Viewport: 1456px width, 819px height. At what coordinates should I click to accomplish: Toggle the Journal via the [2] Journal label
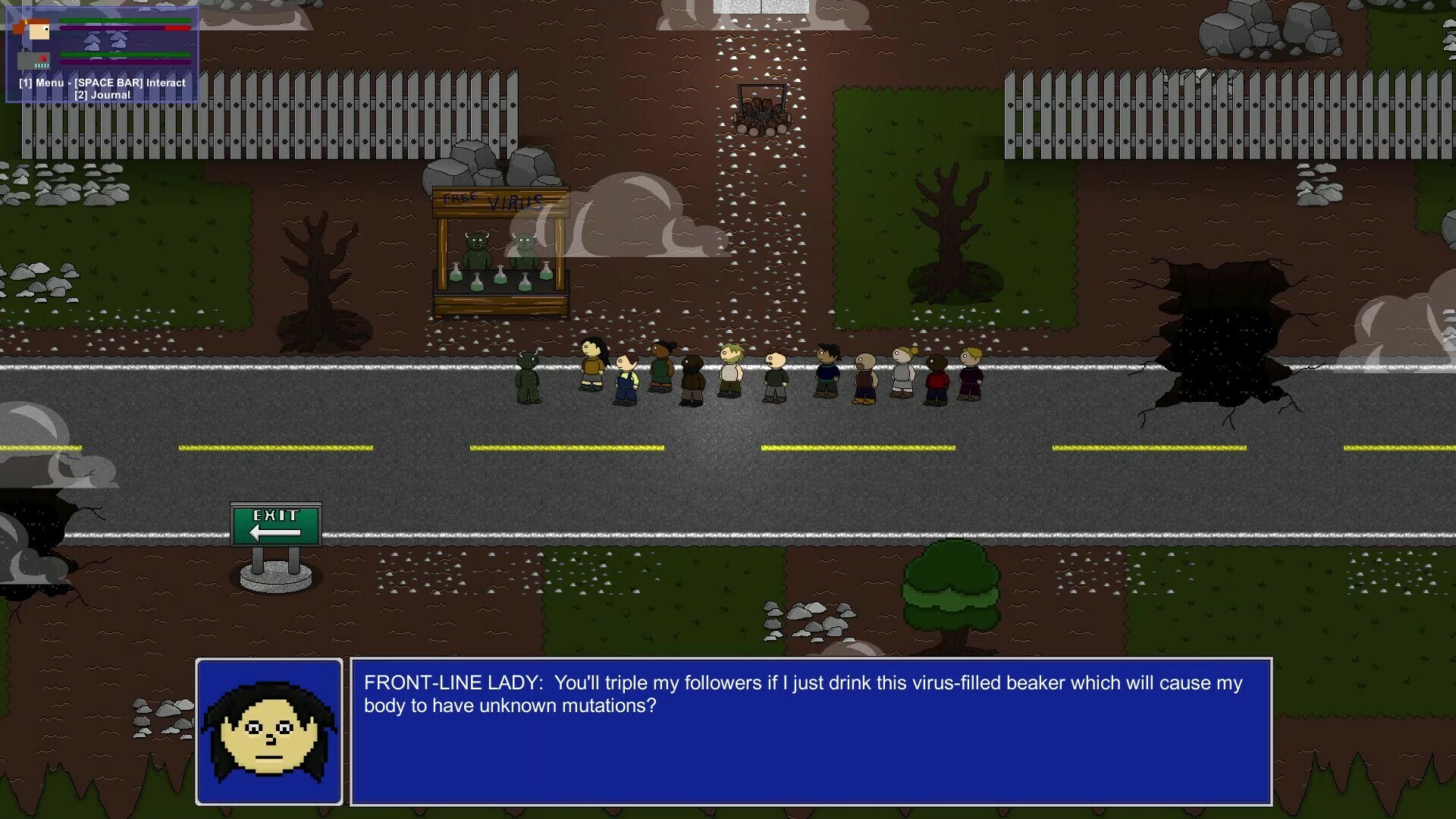(104, 95)
